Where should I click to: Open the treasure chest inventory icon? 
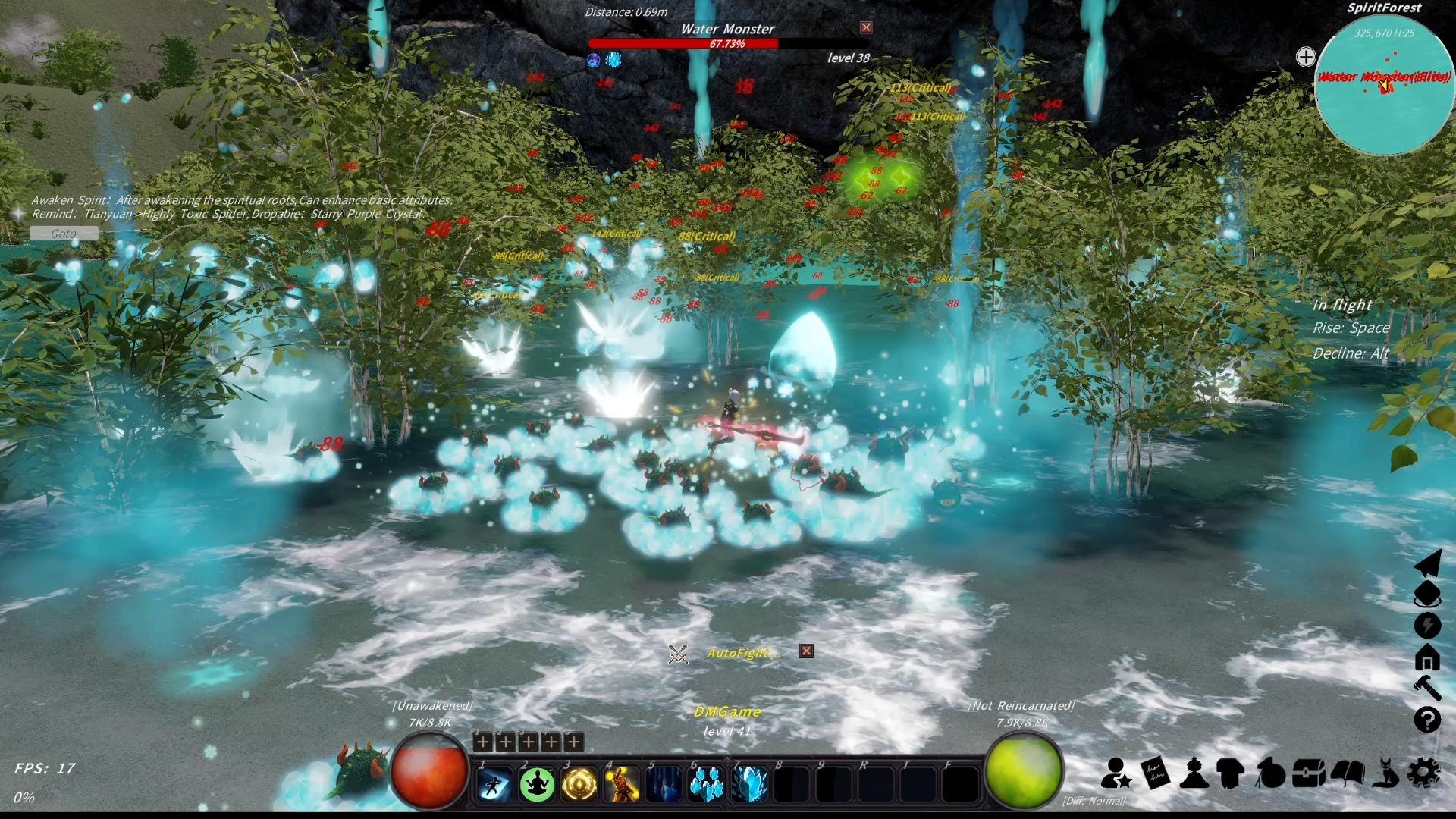[x=1308, y=773]
